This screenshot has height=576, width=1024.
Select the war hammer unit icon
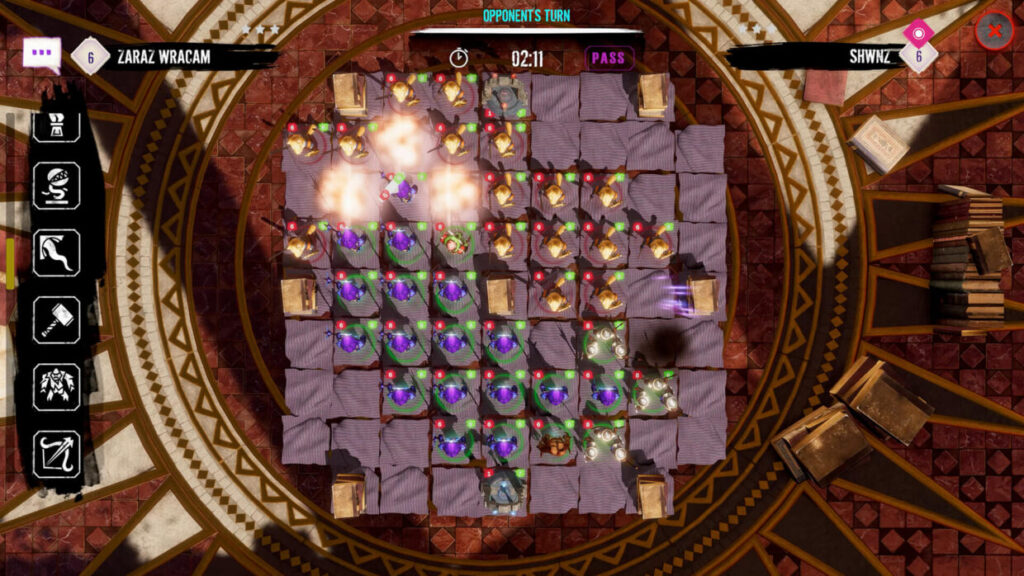click(56, 320)
